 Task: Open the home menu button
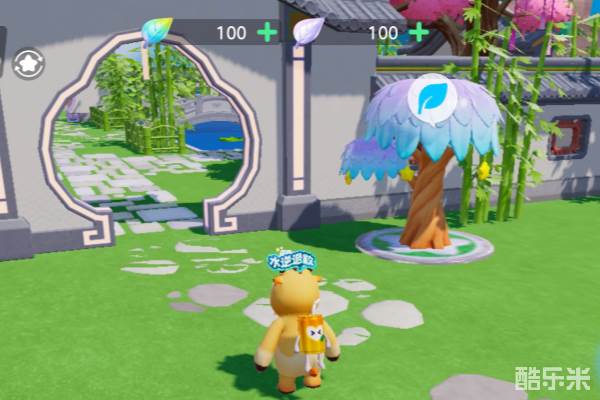(x=28, y=63)
